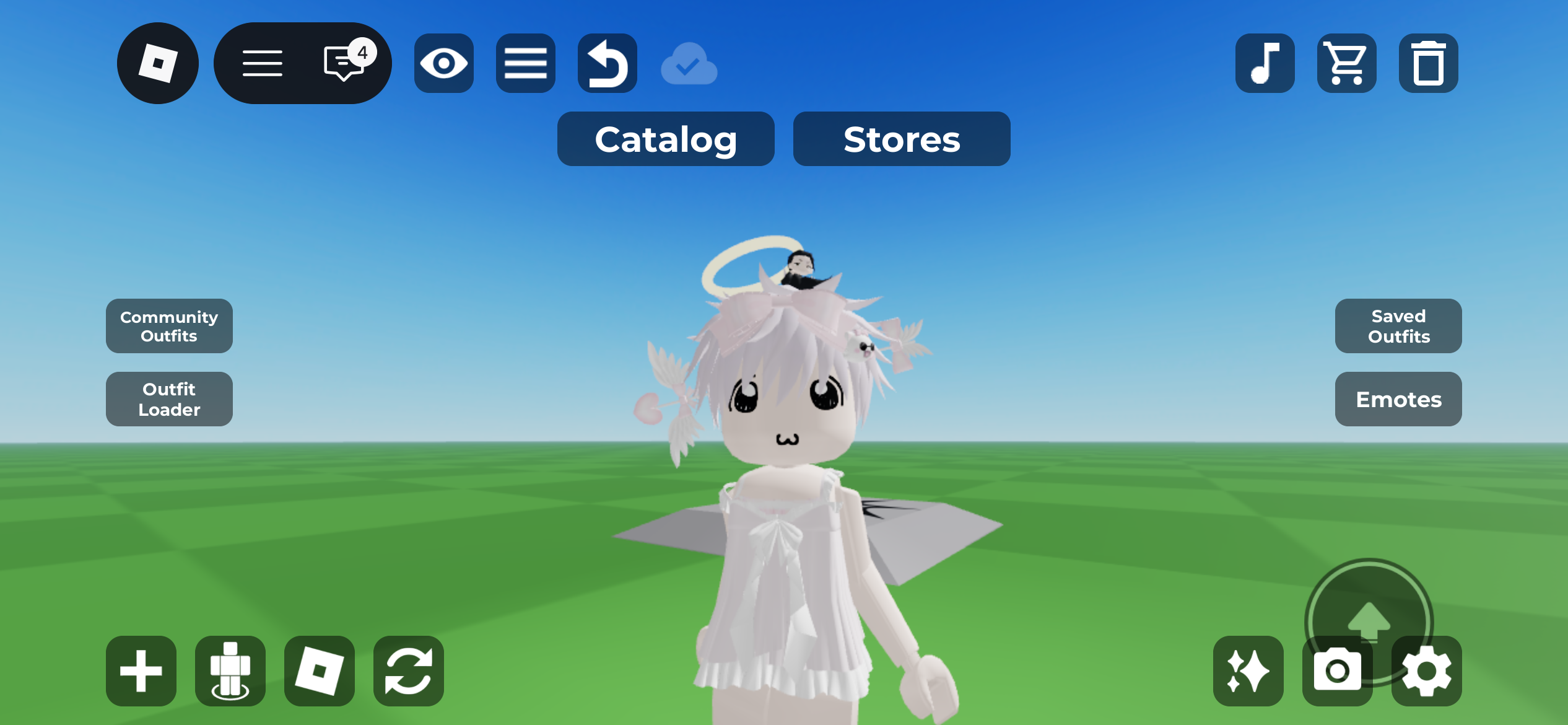
Task: Open settings with the gear icon
Action: (1426, 671)
